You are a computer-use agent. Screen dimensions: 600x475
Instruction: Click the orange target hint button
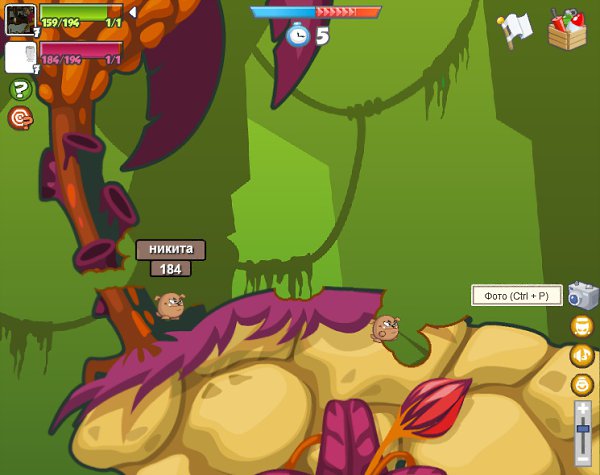[x=20, y=118]
